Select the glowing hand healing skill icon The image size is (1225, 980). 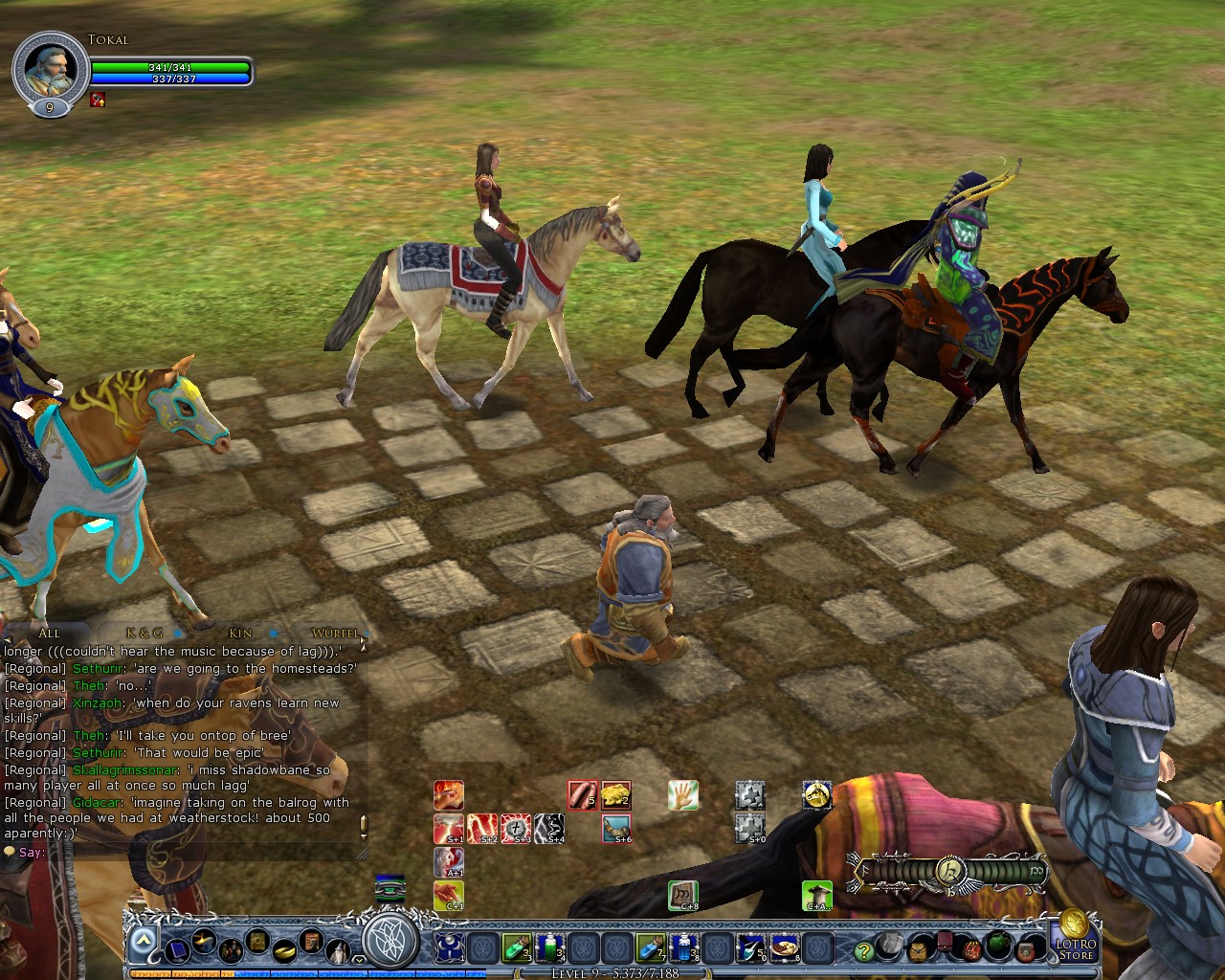point(682,794)
